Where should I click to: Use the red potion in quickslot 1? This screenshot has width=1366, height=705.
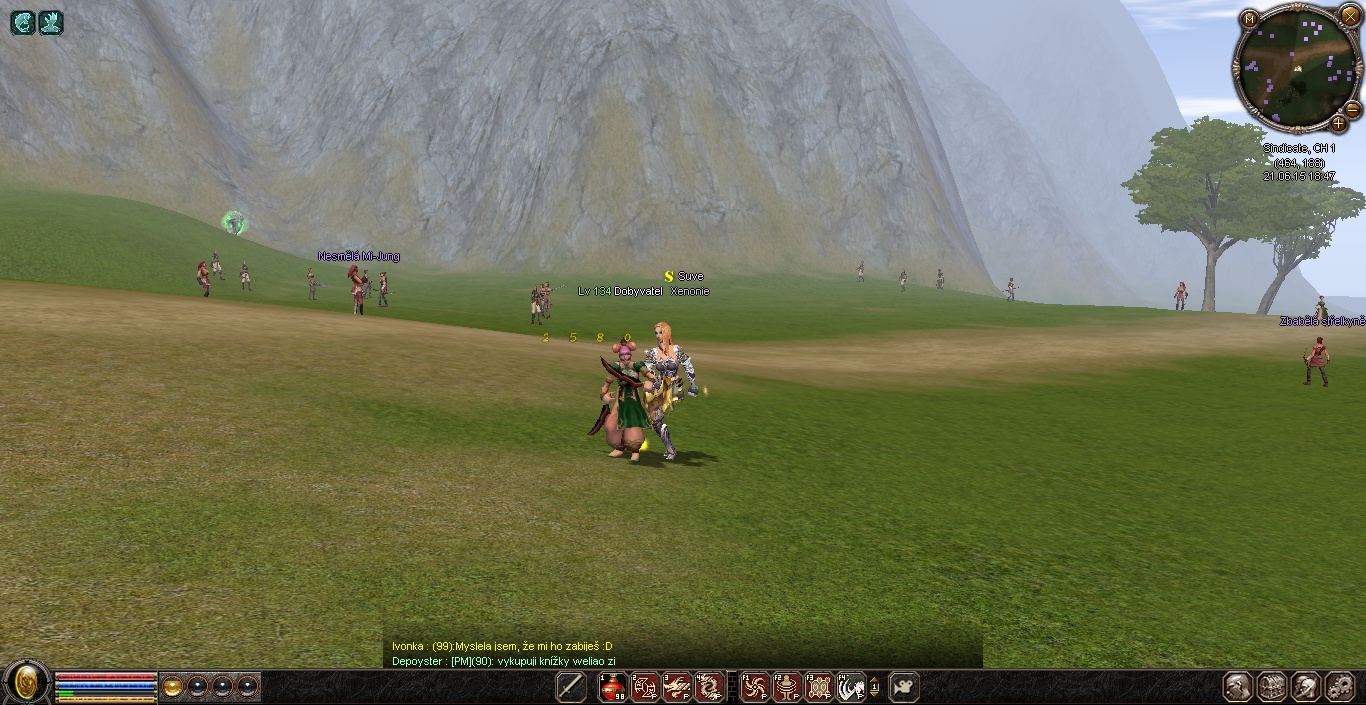[x=612, y=687]
